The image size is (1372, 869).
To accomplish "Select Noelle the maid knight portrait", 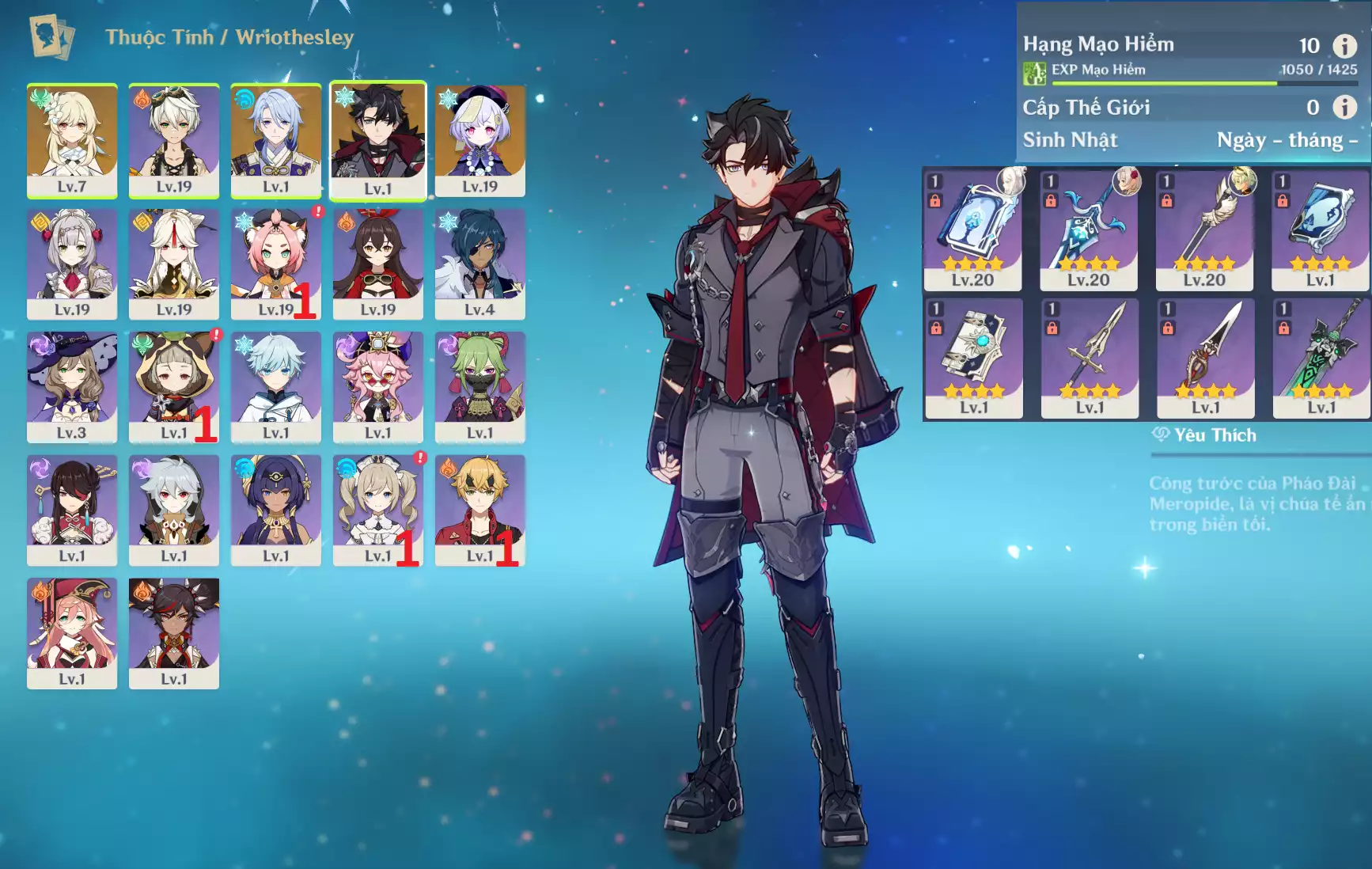I will (72, 264).
